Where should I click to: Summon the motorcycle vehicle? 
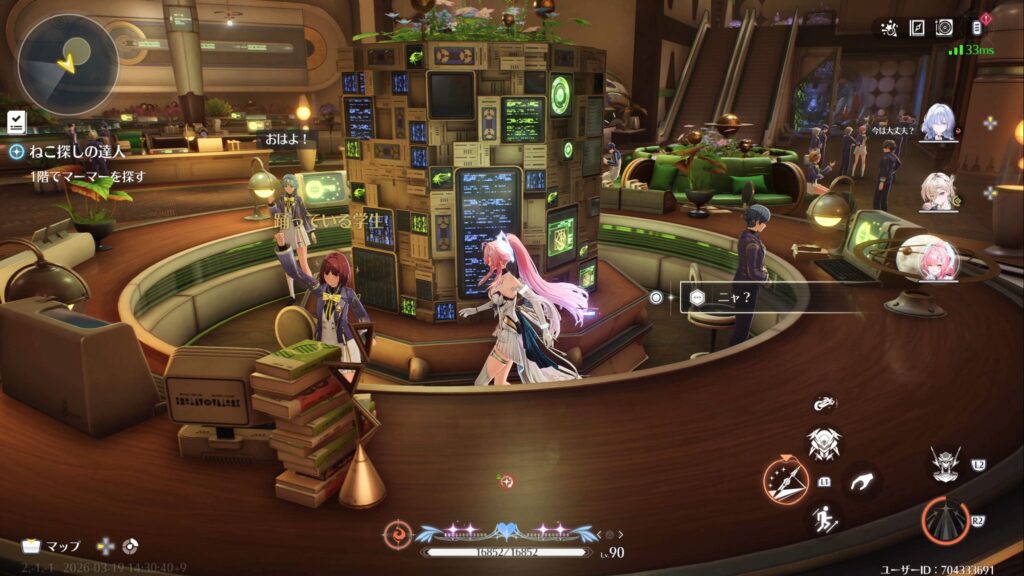click(x=824, y=405)
